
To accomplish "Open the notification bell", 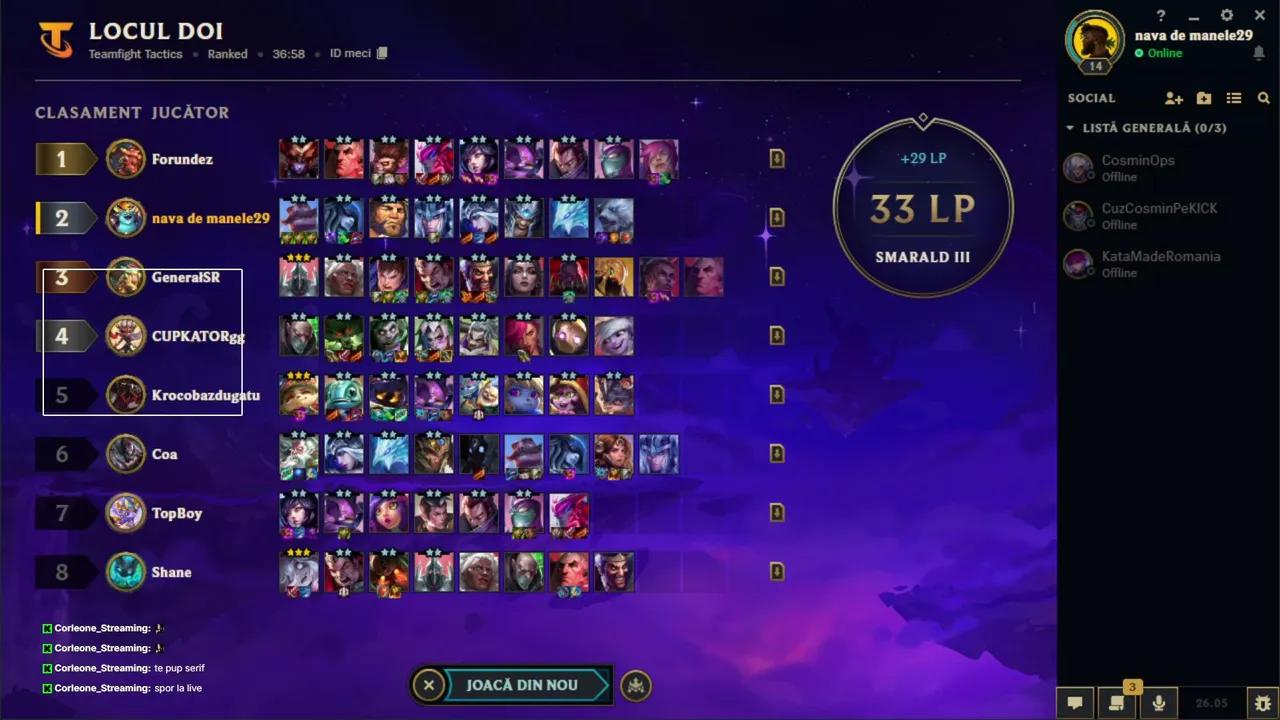I will 1259,53.
